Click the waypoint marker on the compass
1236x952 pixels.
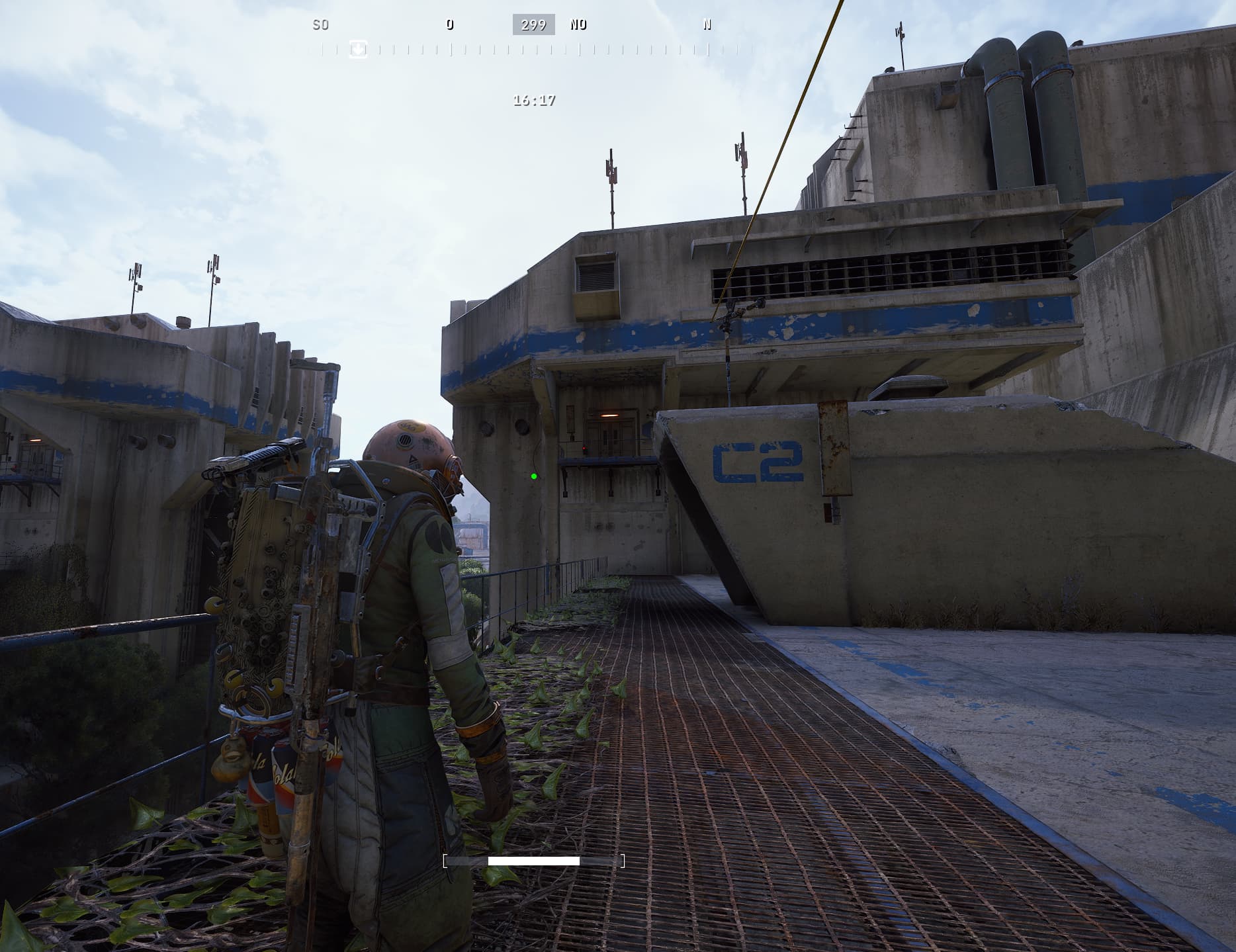click(358, 49)
